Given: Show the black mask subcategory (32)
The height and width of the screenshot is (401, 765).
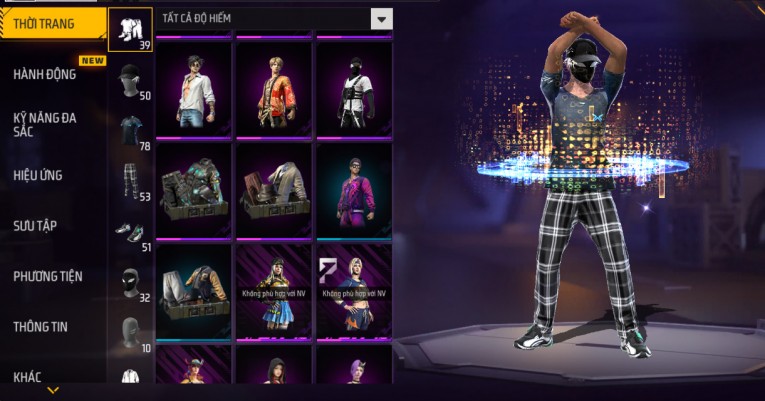Looking at the screenshot, I should click(x=130, y=283).
